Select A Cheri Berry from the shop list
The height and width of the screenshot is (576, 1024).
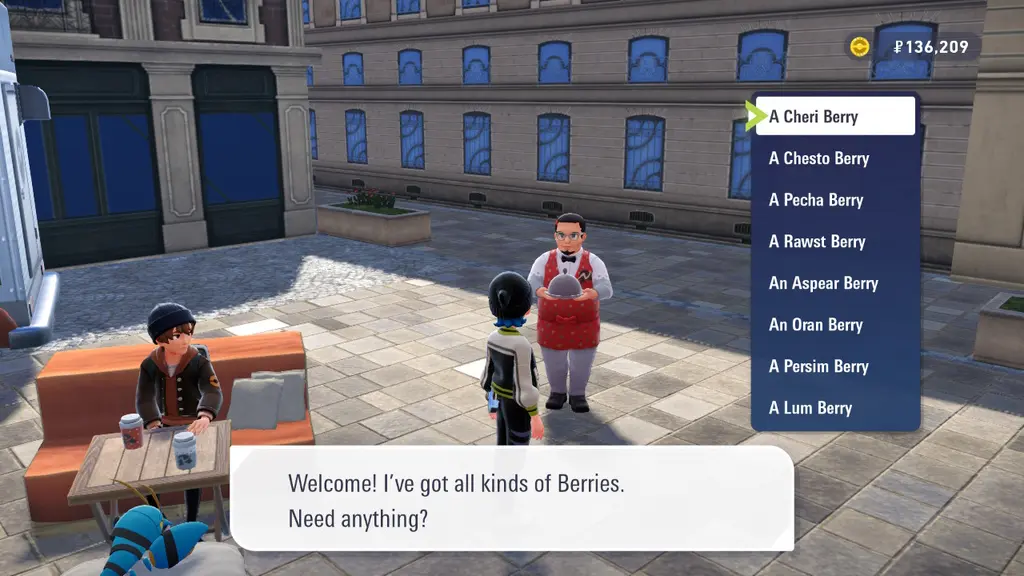tap(835, 117)
